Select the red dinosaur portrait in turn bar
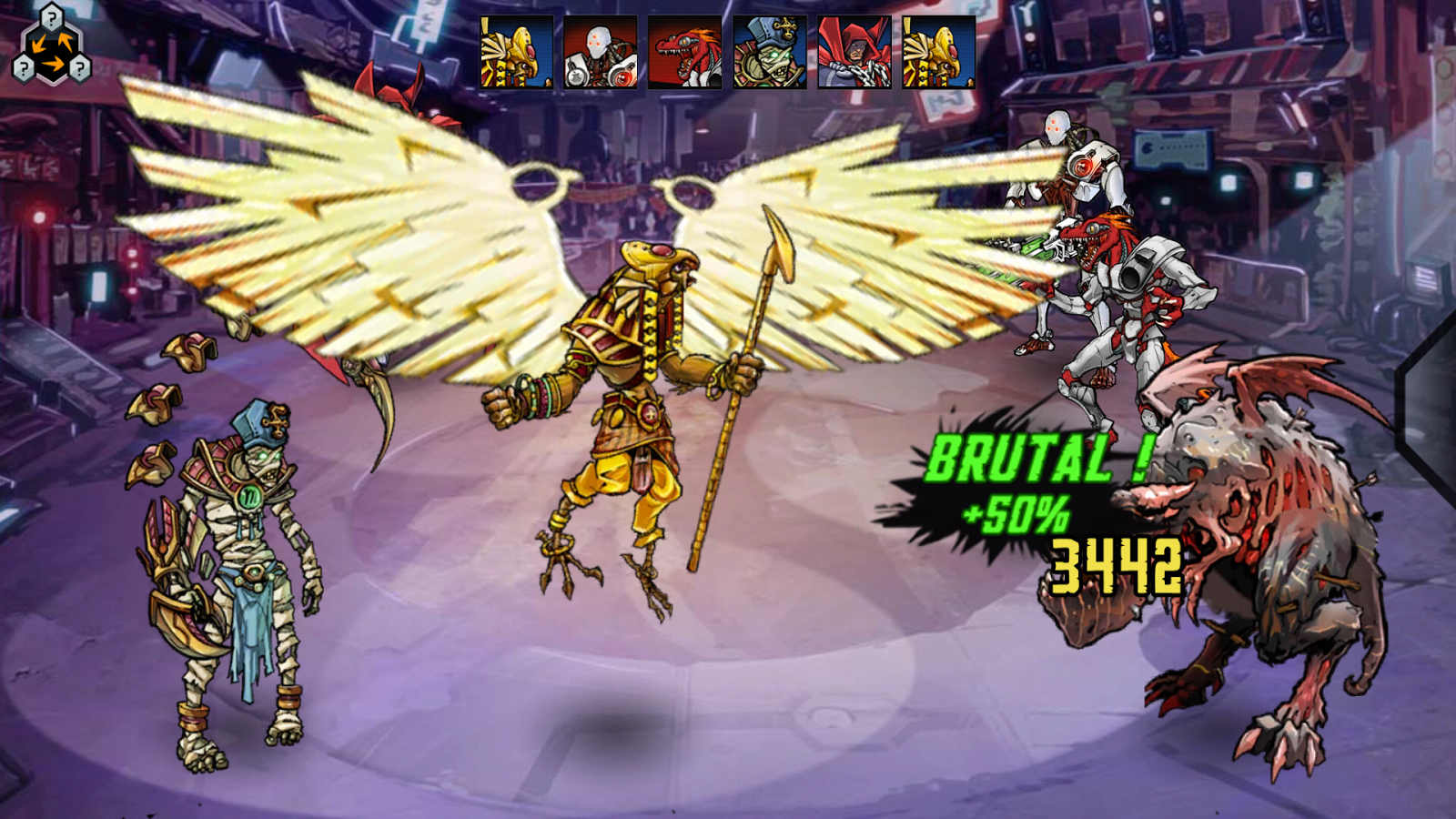 point(685,50)
